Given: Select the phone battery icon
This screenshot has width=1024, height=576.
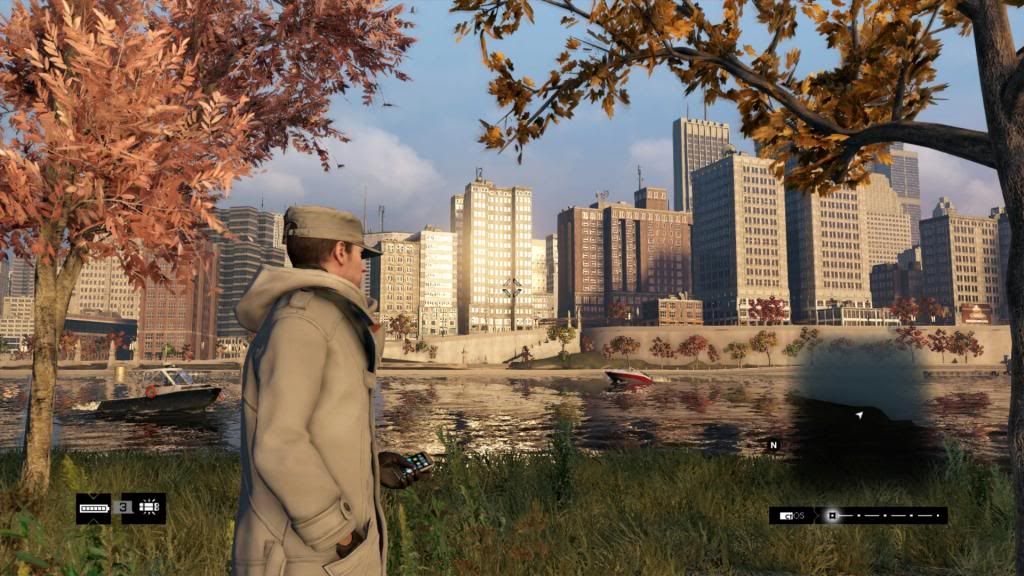Looking at the screenshot, I should coord(94,508).
